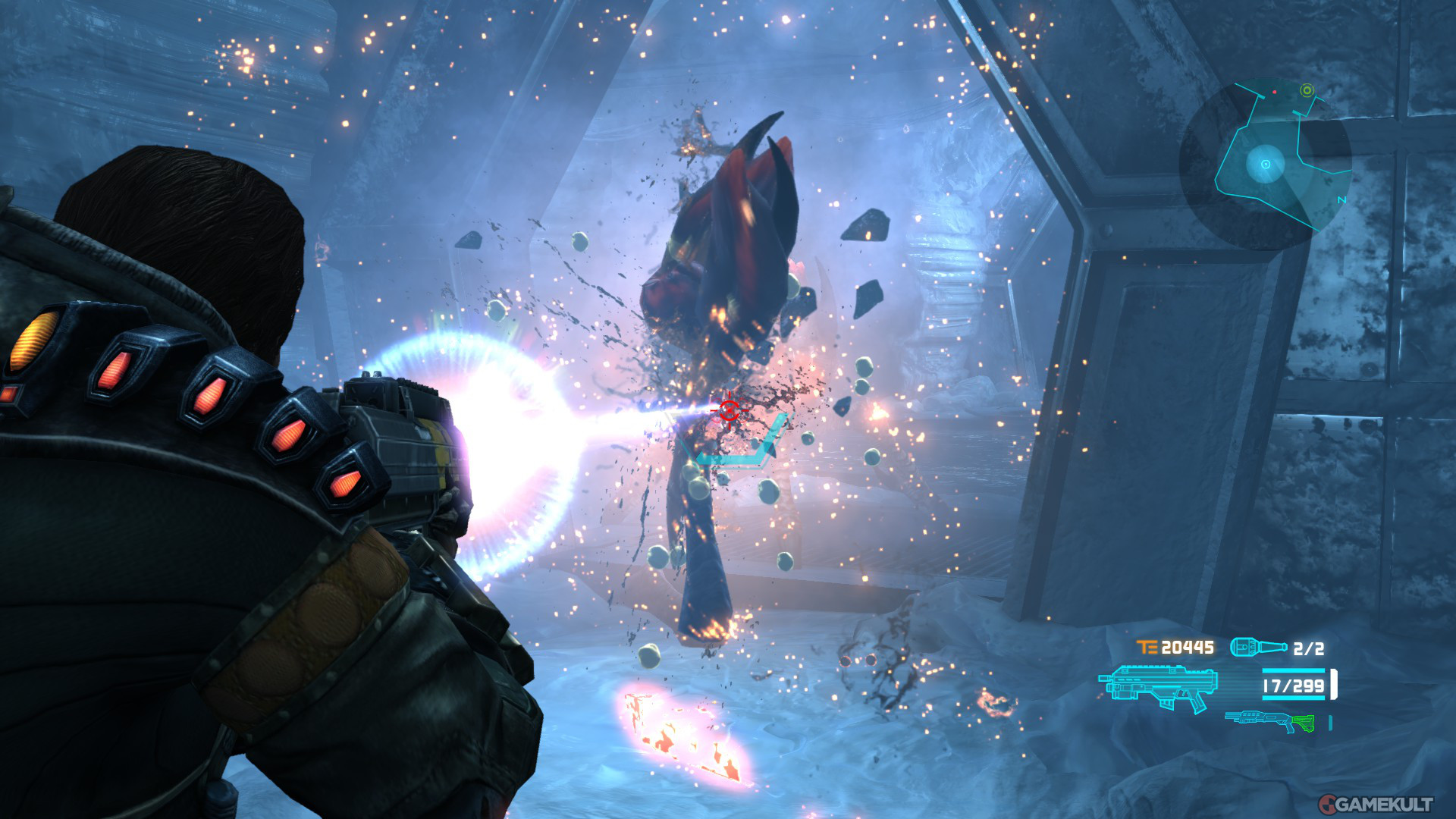This screenshot has height=819, width=1456.
Task: Click the circular minimap radar
Action: click(x=1265, y=164)
